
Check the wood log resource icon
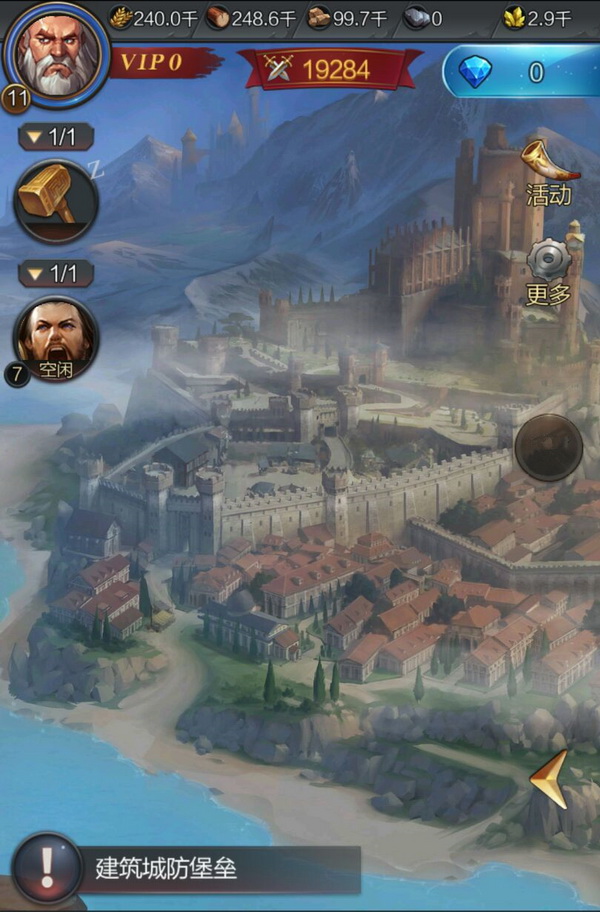click(217, 17)
